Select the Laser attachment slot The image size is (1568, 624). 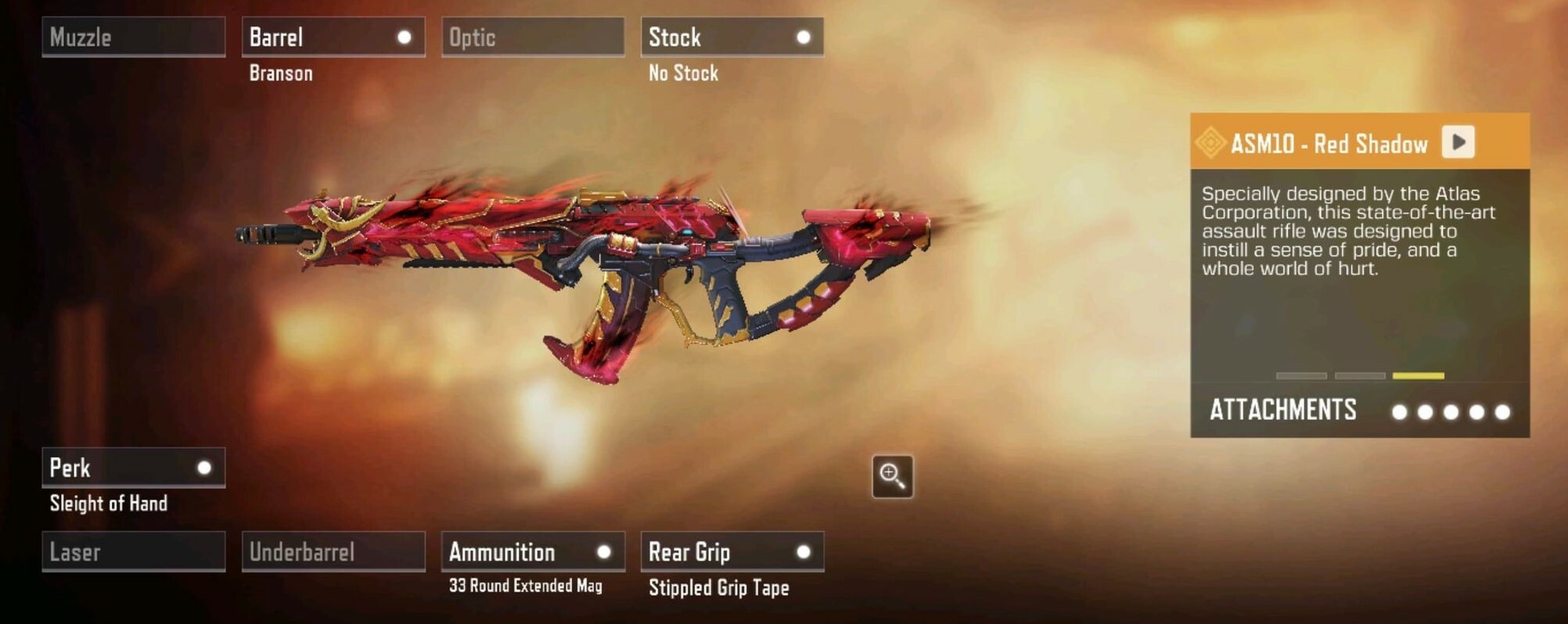(x=133, y=552)
